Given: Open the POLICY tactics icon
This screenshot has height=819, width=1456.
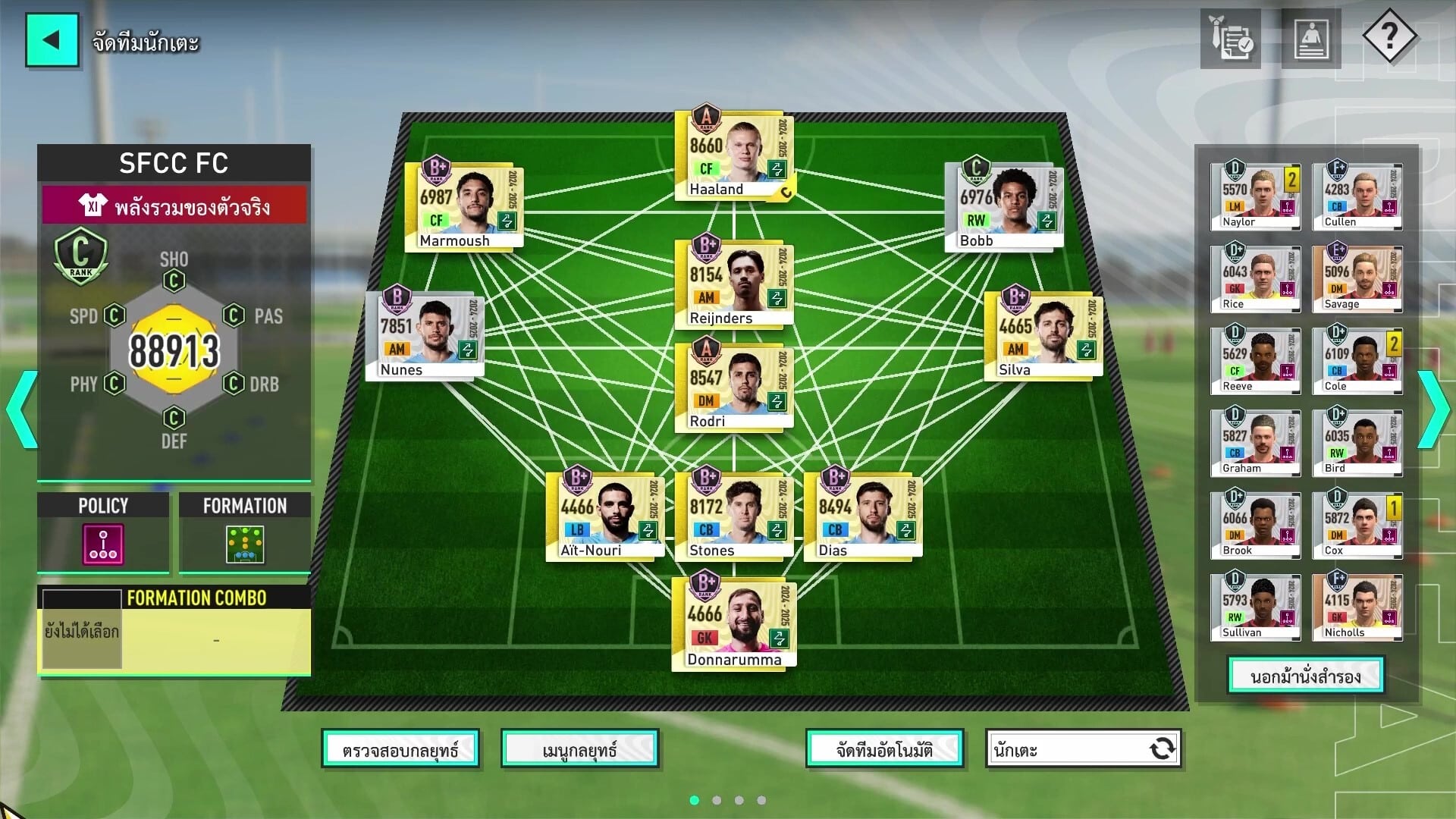Looking at the screenshot, I should [x=103, y=544].
